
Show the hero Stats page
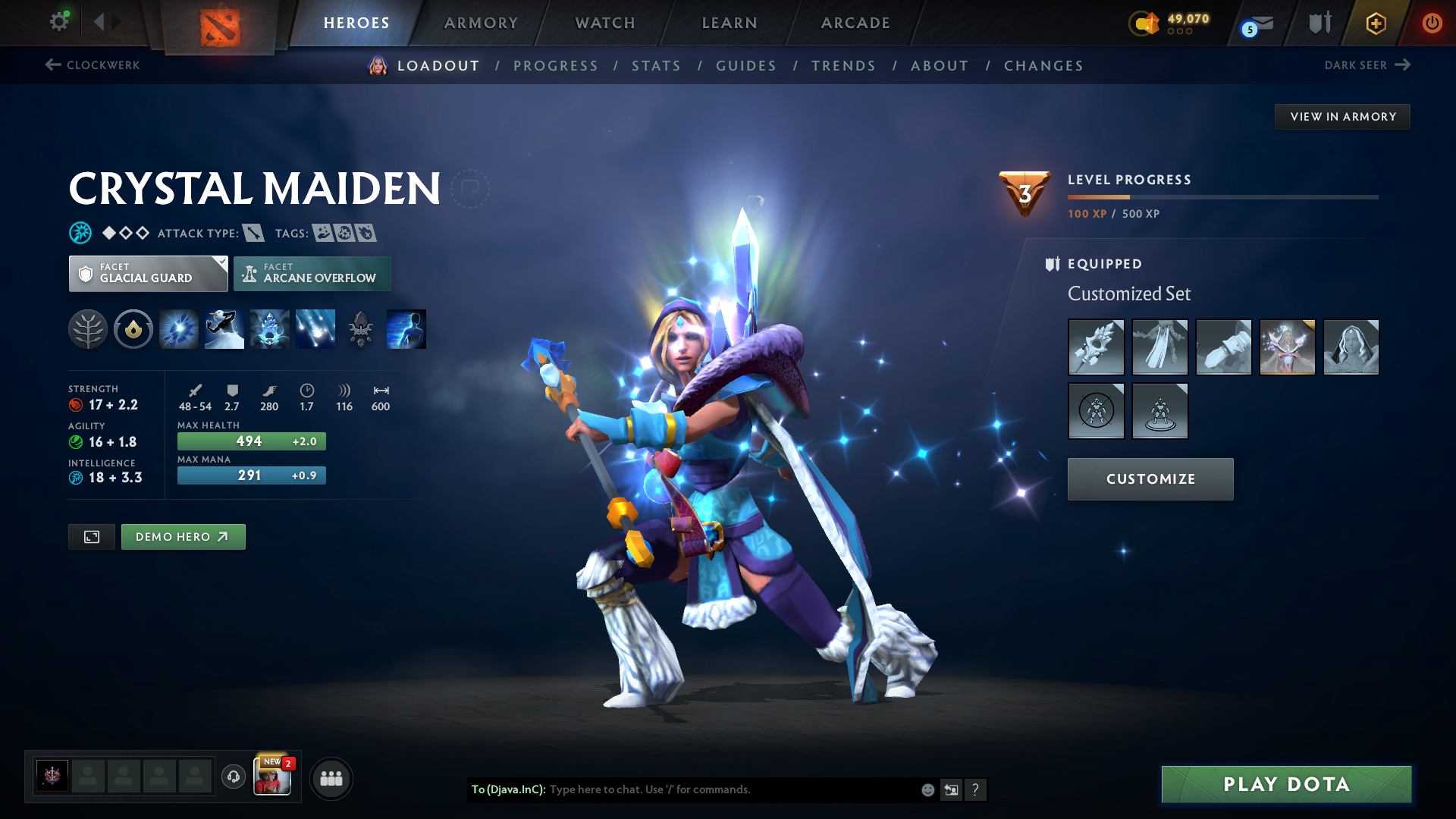coord(656,66)
